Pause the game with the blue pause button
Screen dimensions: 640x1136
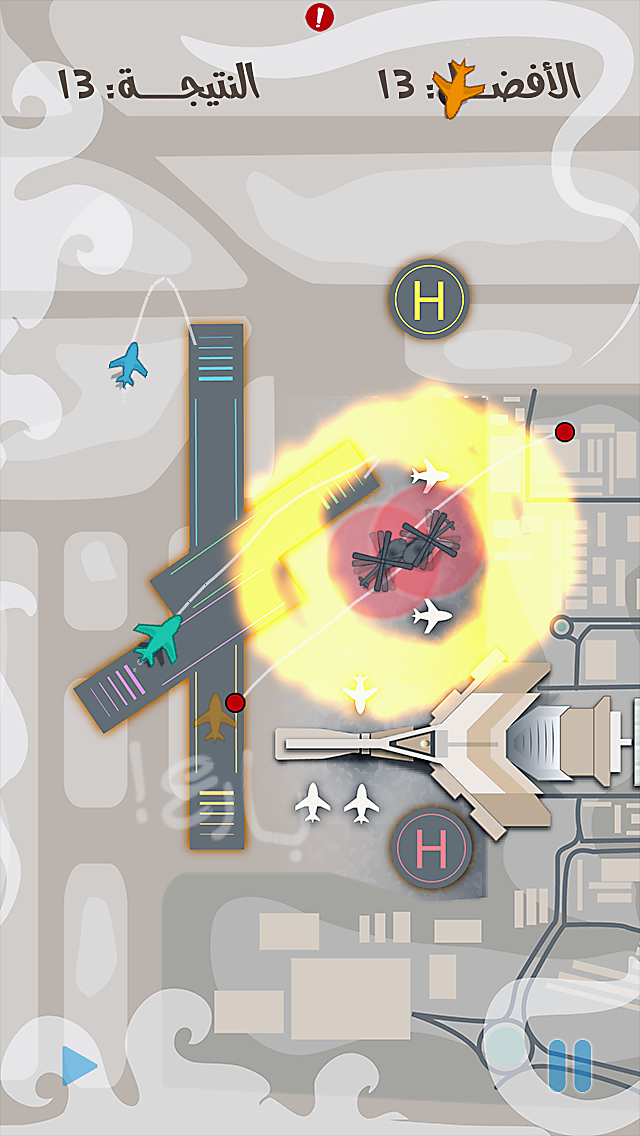point(569,1064)
